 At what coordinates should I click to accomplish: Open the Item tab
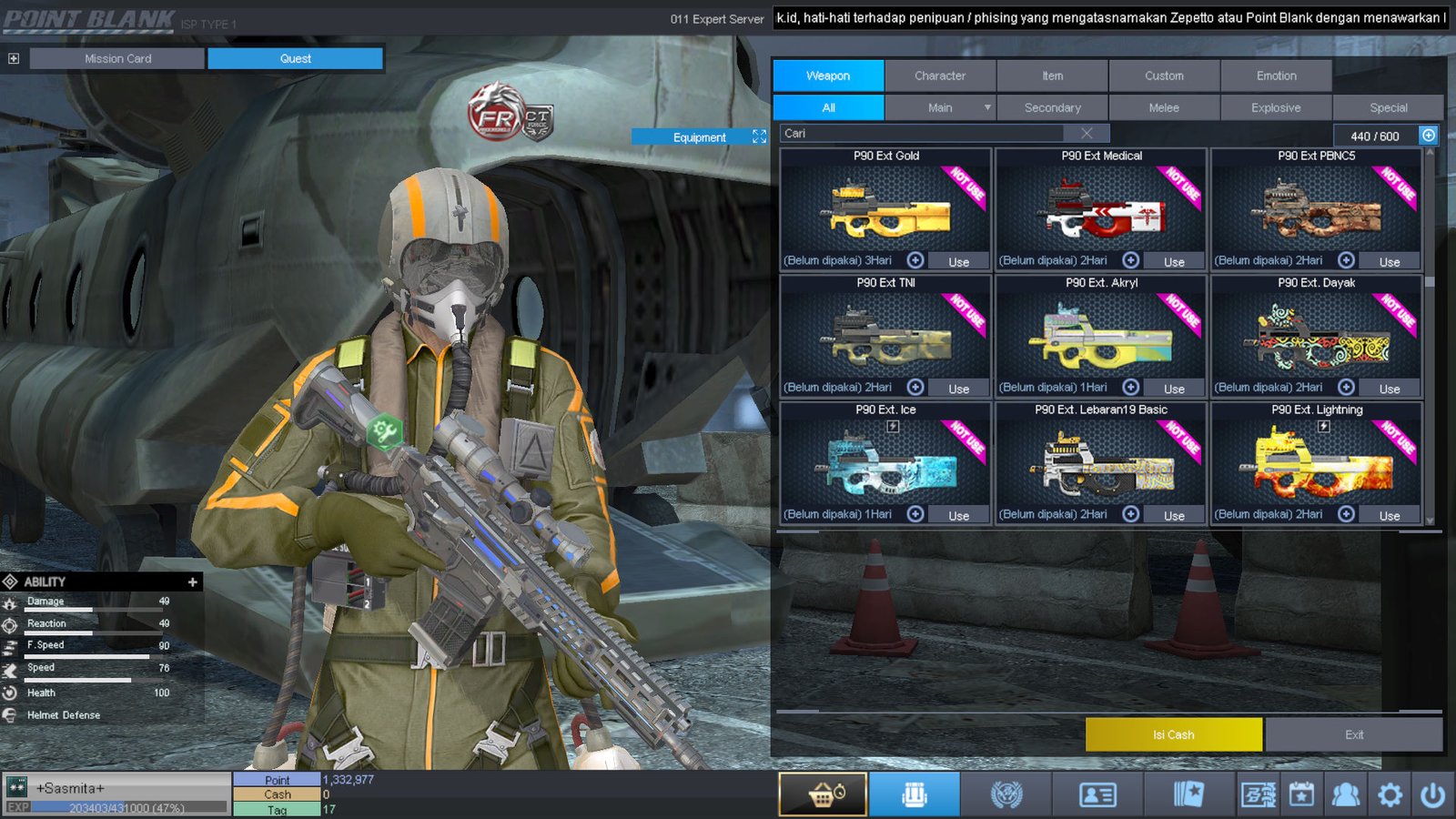[1052, 76]
